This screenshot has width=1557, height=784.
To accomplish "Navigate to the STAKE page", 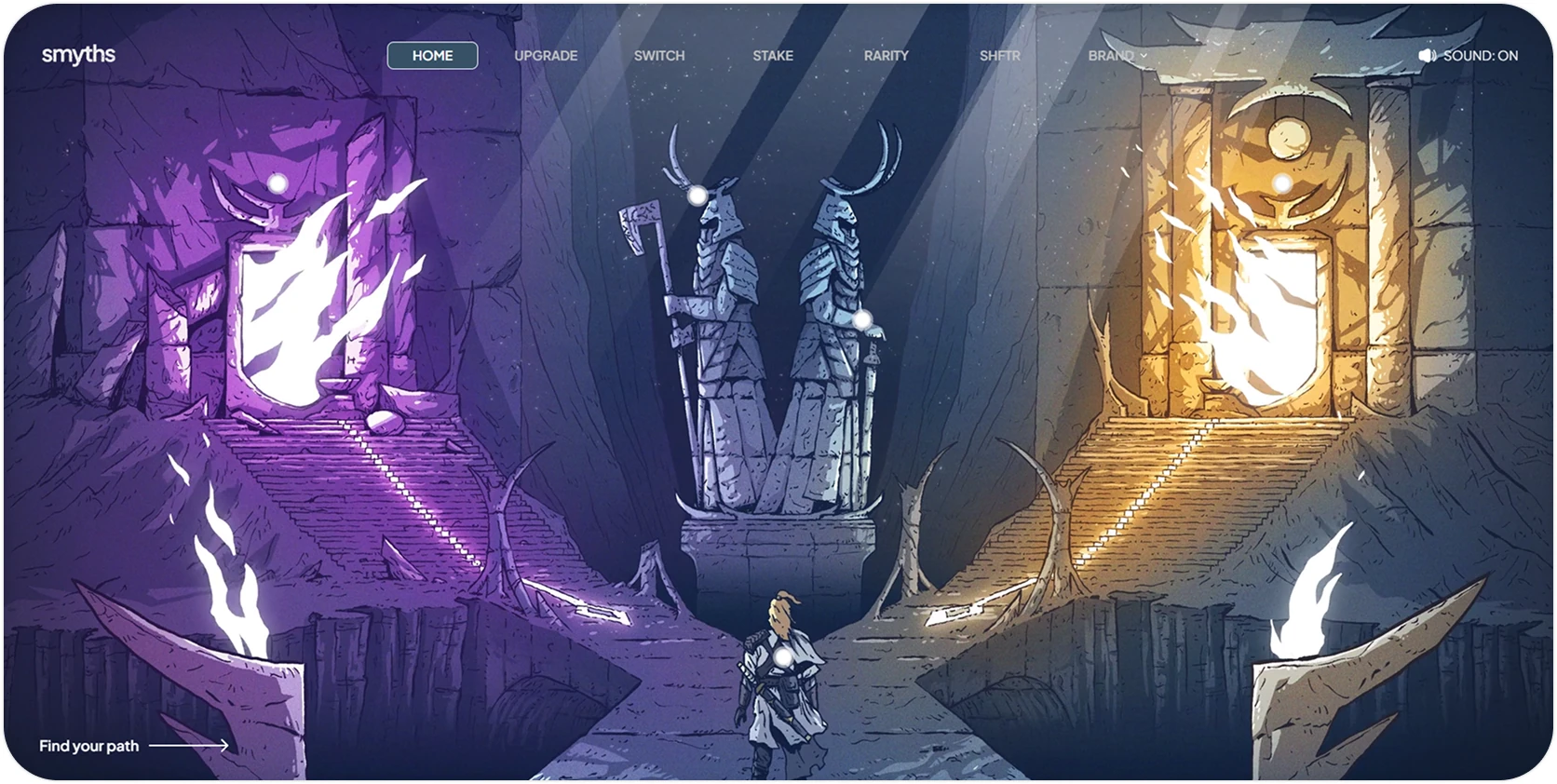I will tap(772, 55).
